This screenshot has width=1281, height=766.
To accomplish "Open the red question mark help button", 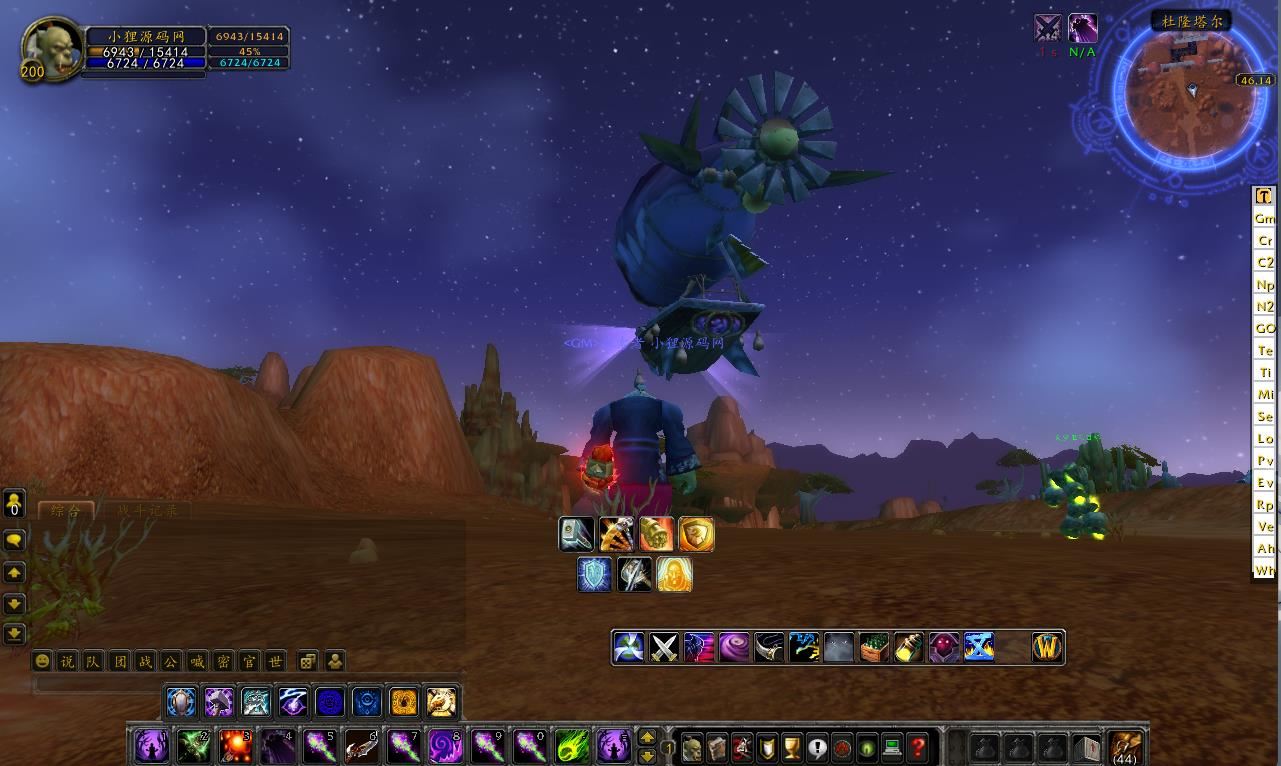I will click(917, 747).
